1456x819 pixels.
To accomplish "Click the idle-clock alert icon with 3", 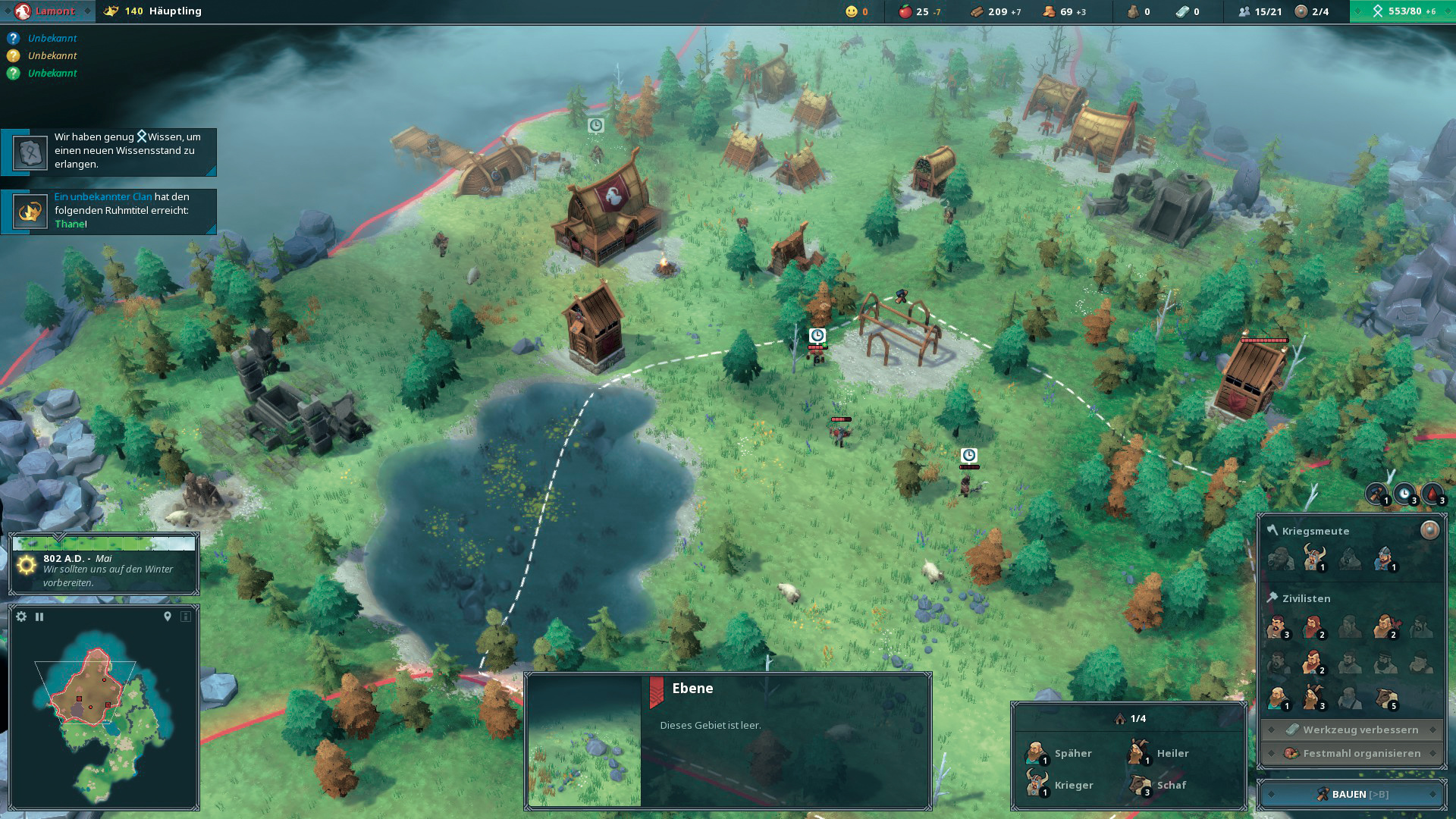I will pos(1405,494).
